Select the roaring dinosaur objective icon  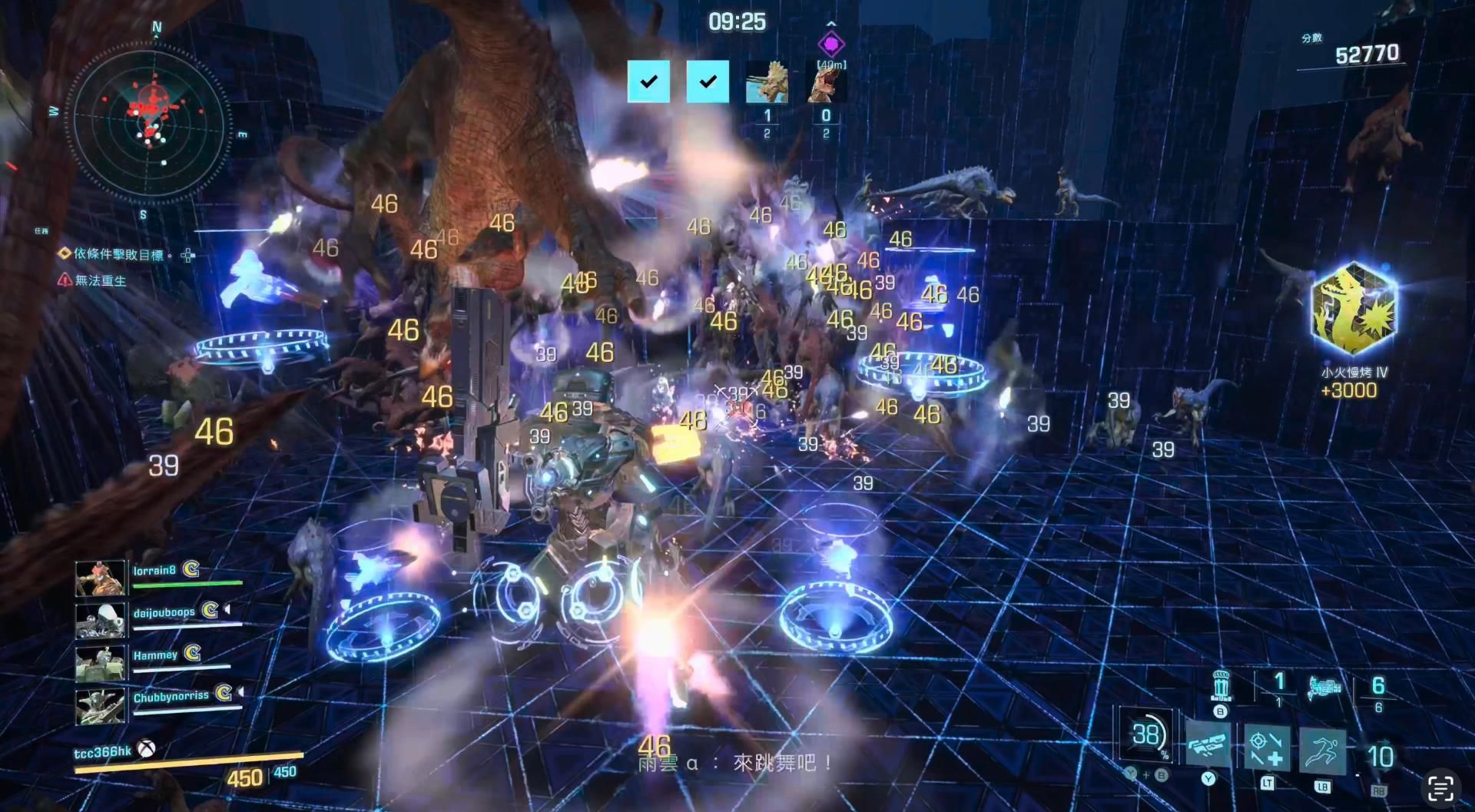826,83
